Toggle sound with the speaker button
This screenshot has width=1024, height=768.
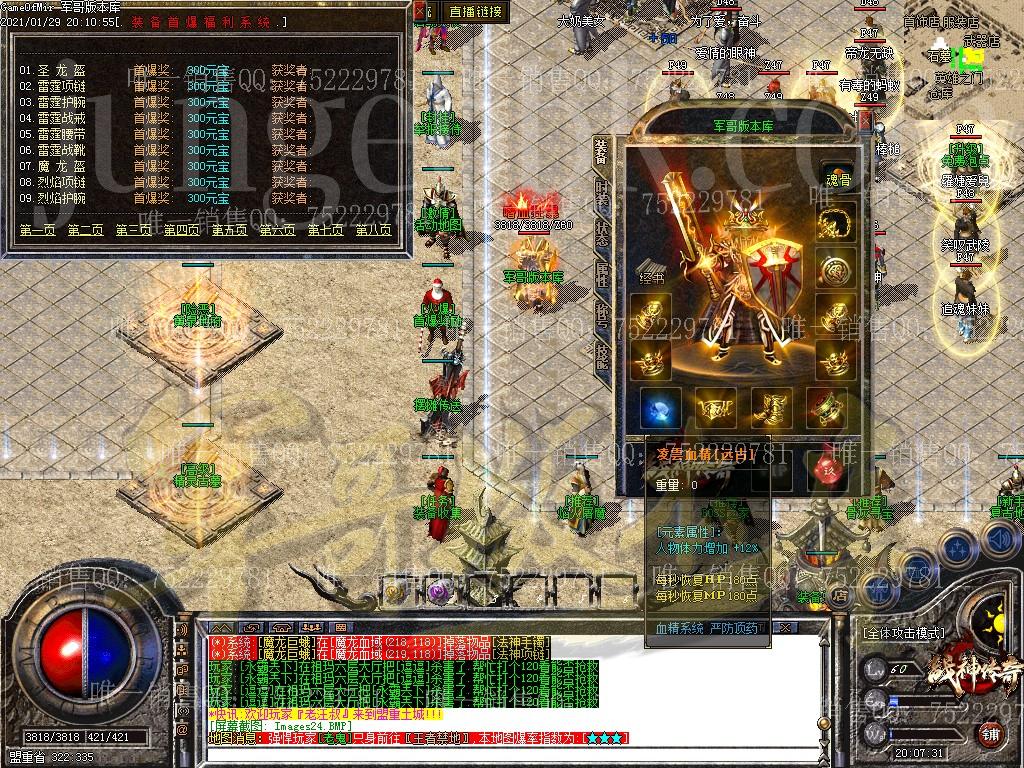(x=999, y=541)
